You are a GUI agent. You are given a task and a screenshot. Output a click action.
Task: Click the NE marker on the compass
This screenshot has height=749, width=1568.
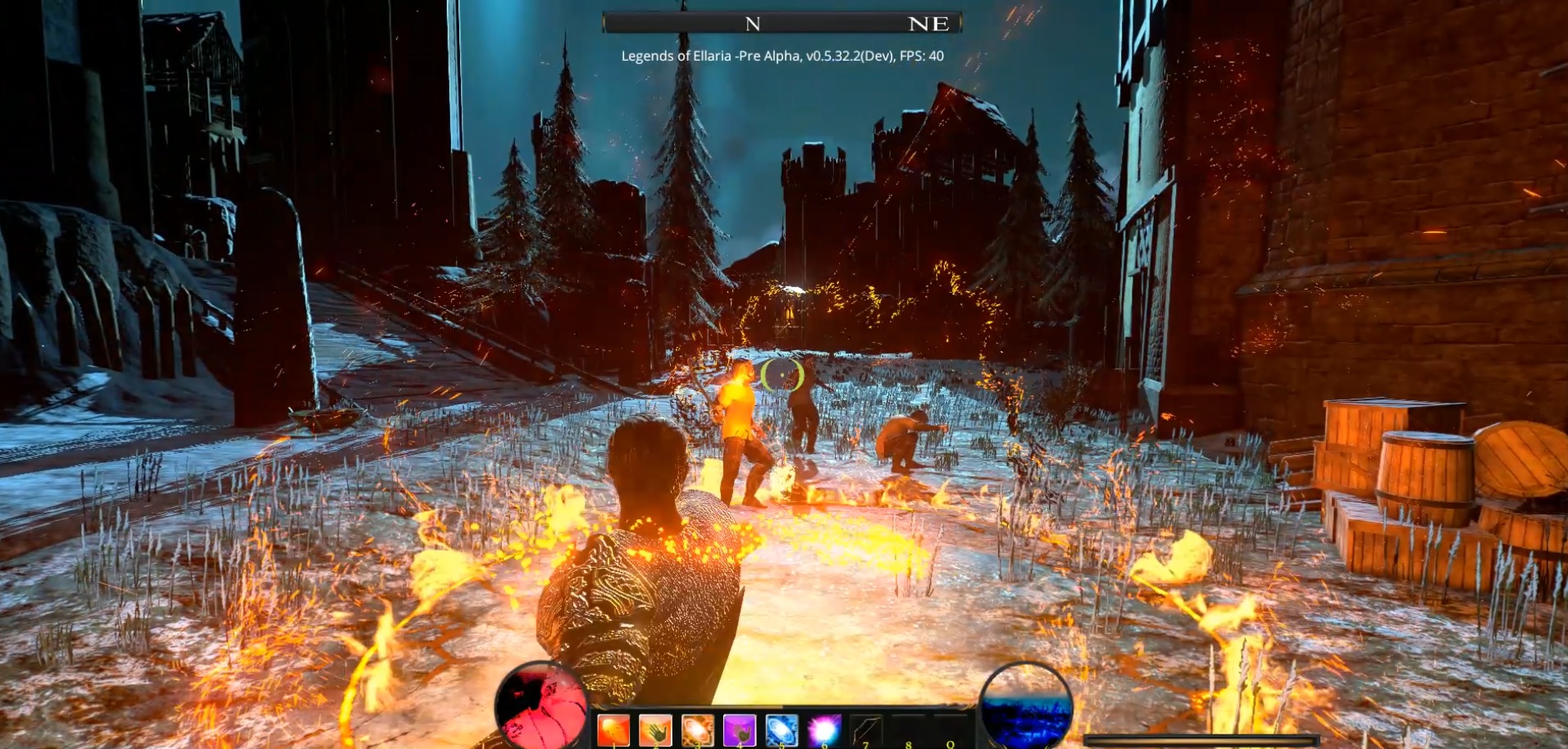click(931, 23)
